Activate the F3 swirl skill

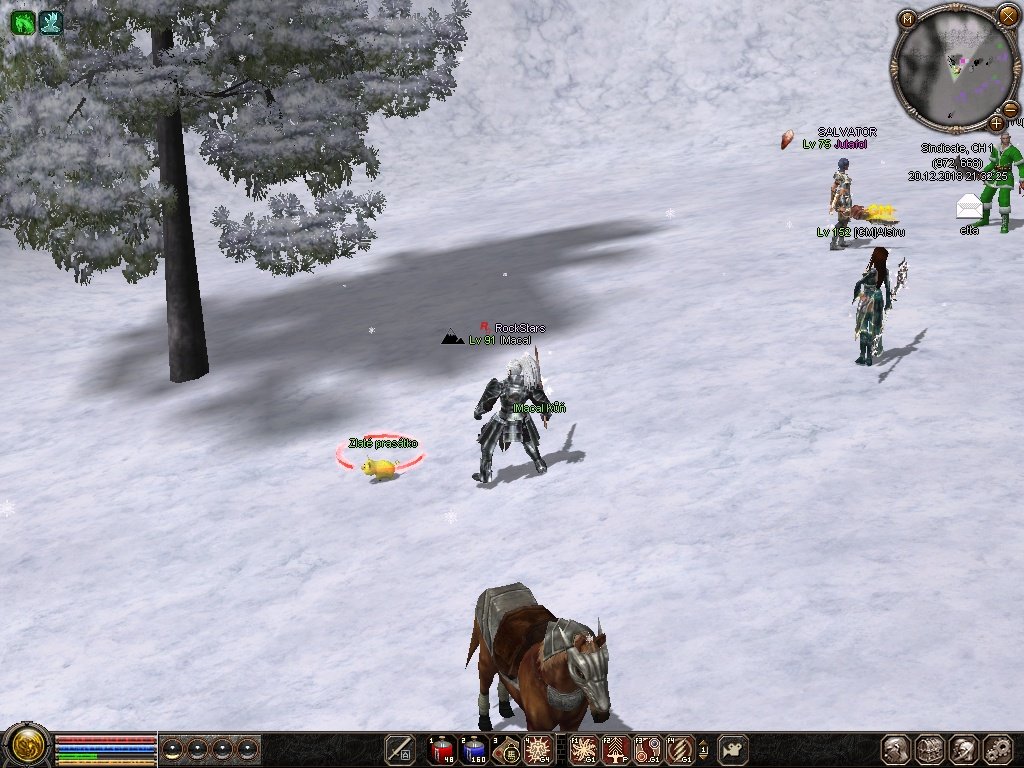coord(648,749)
